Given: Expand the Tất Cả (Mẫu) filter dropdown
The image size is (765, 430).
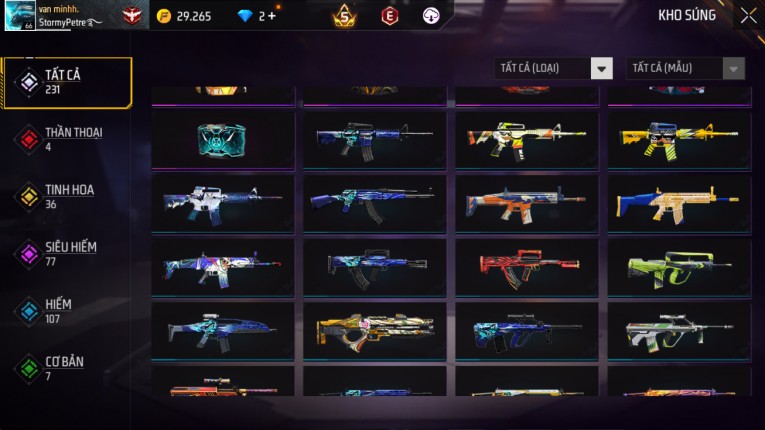Looking at the screenshot, I should tap(685, 68).
